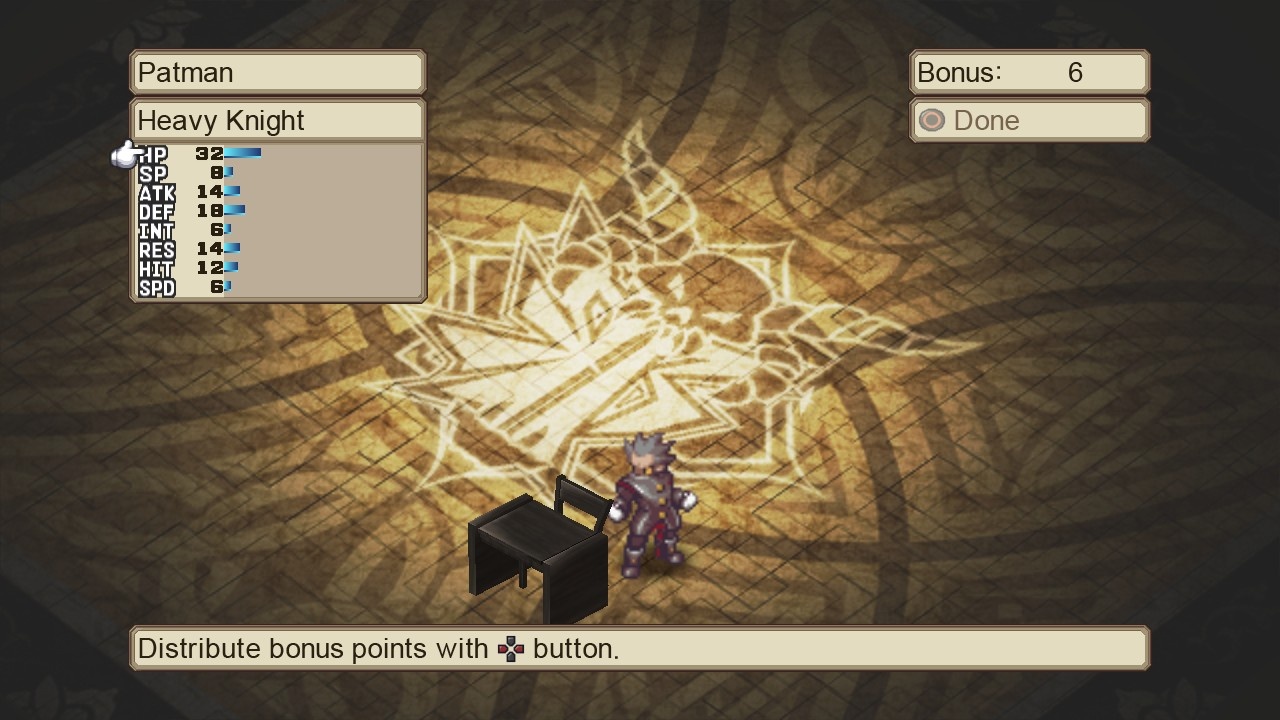1280x720 pixels.
Task: Click the DEF stat bar gauge
Action: point(235,211)
